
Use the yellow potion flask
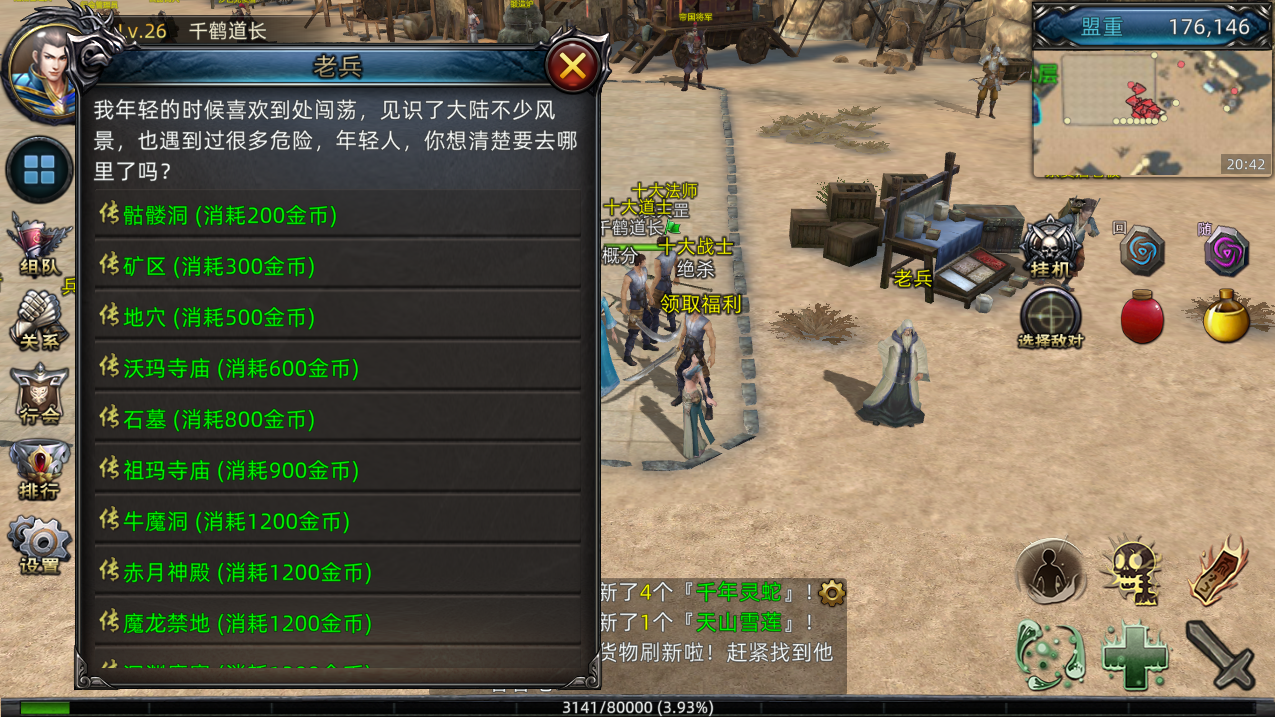point(1226,317)
